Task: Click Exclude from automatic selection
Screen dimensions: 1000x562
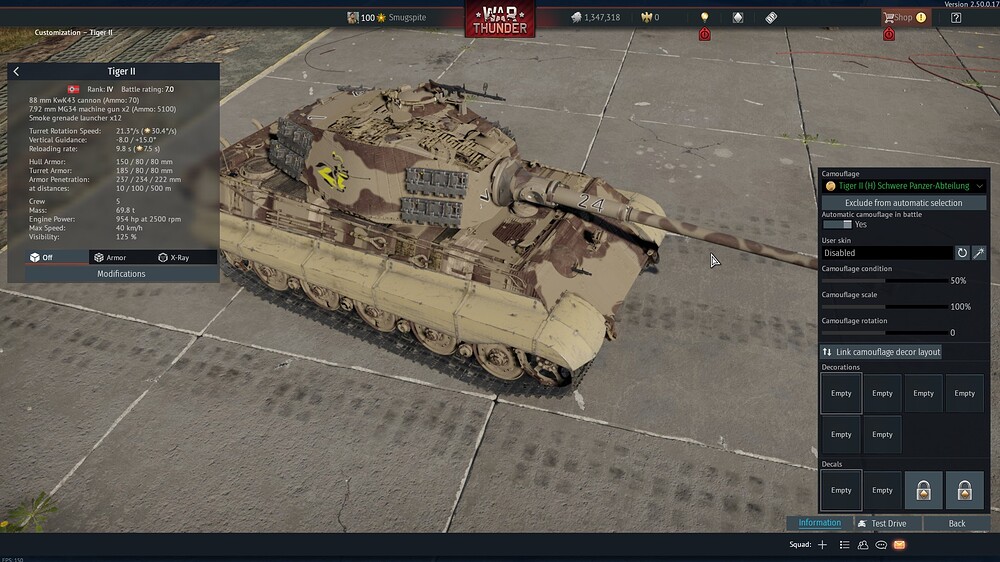Action: click(x=903, y=203)
